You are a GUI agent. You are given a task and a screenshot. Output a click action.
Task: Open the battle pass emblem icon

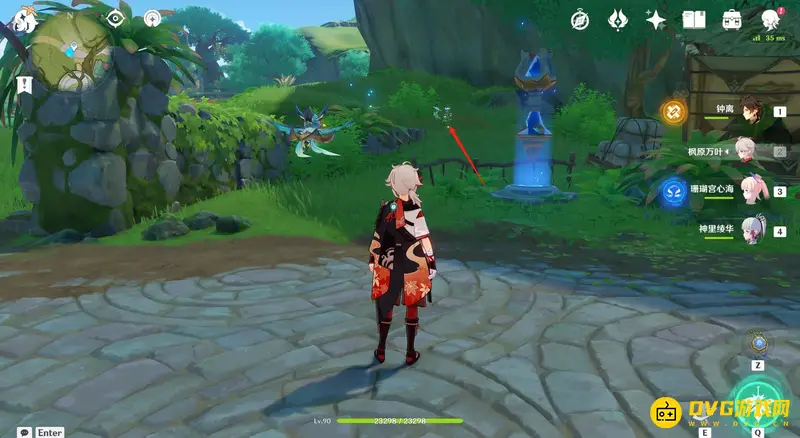pos(617,19)
